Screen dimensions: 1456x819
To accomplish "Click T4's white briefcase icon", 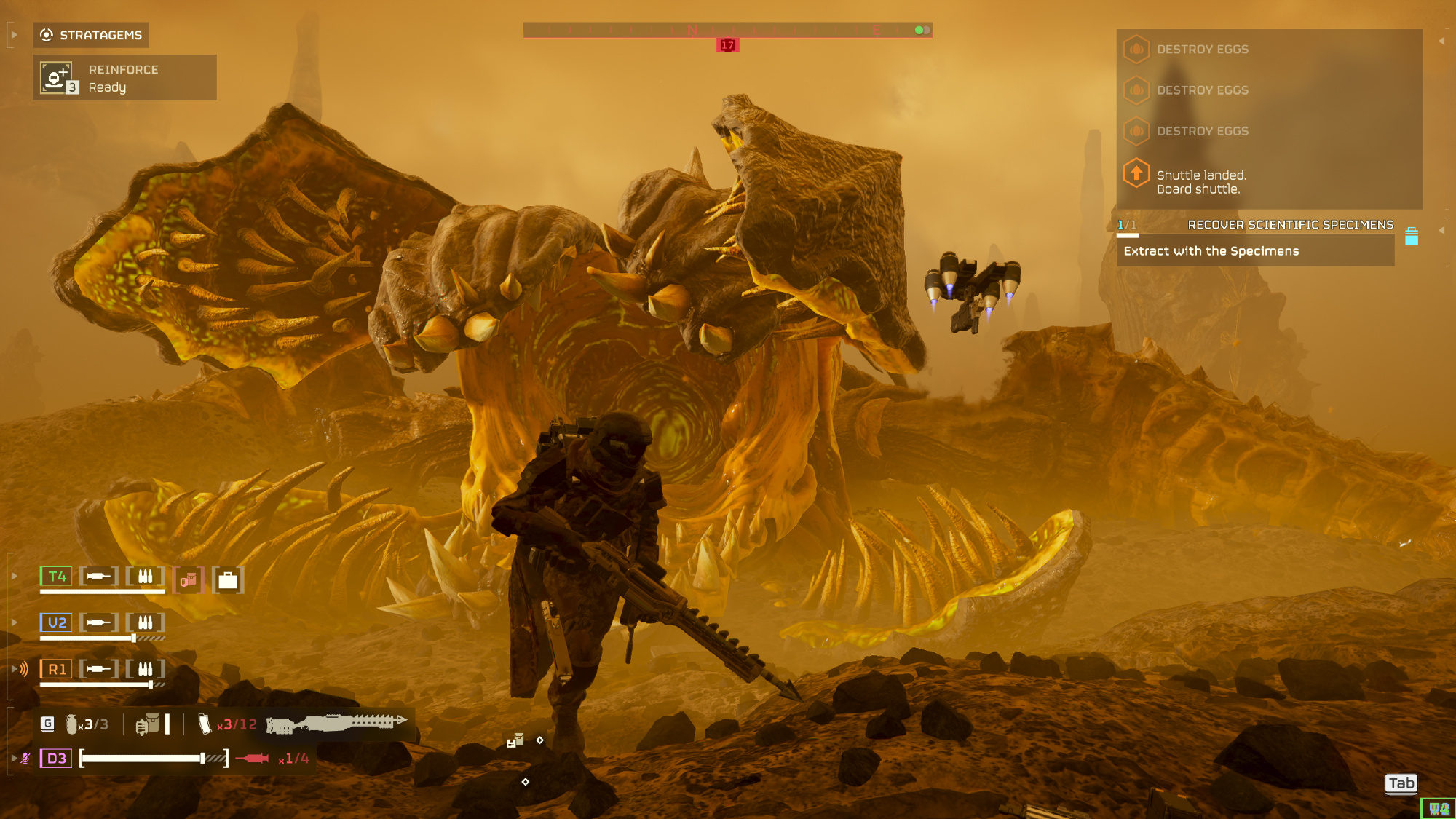I will click(228, 580).
